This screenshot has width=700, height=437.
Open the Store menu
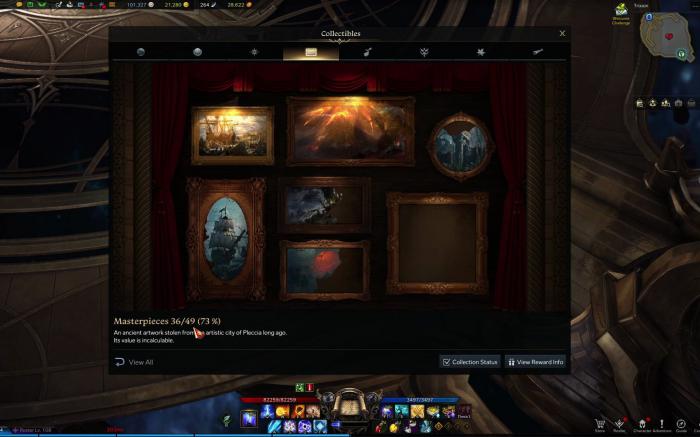[600, 425]
